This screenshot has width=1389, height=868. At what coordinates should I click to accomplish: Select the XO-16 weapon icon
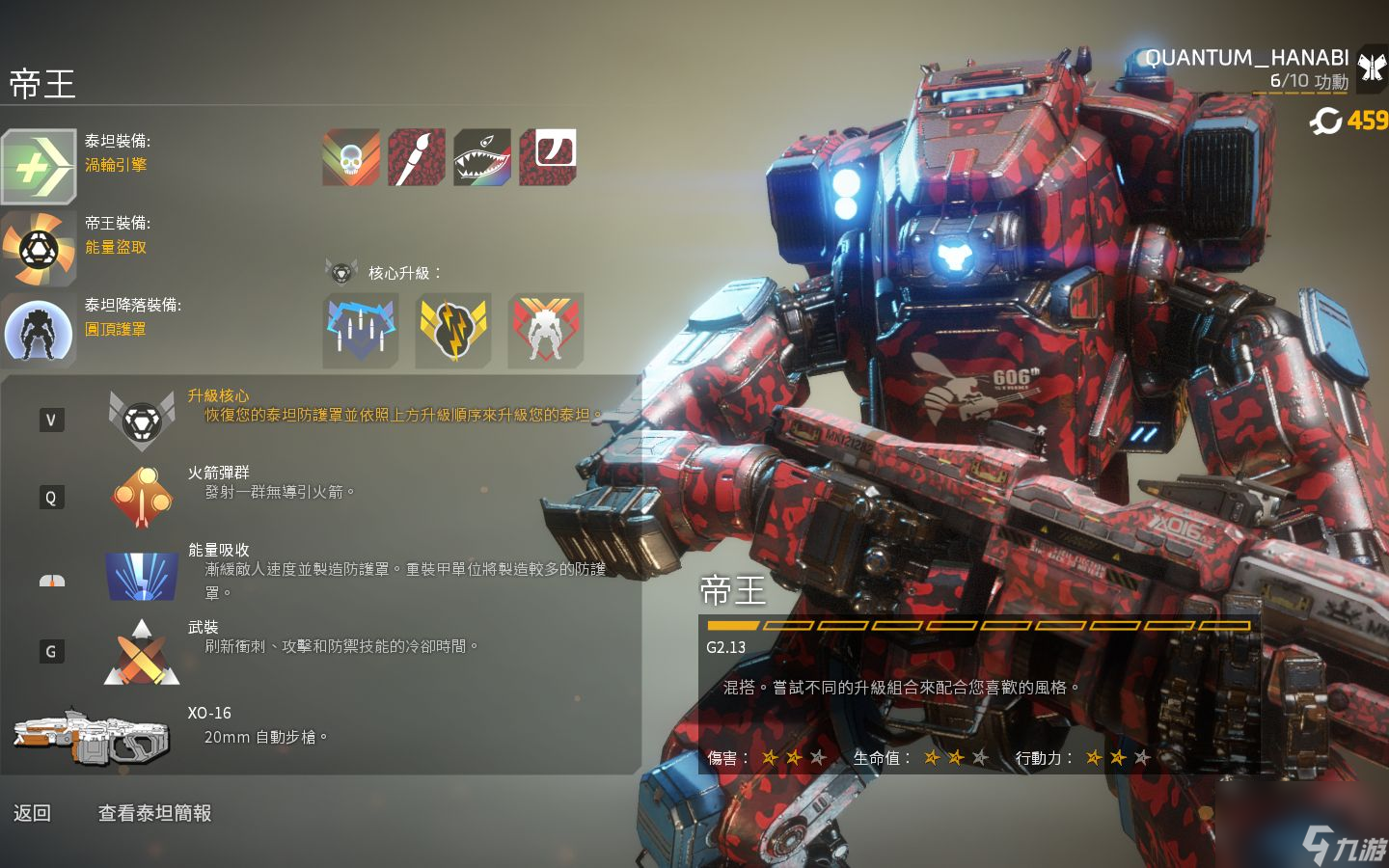(92, 737)
